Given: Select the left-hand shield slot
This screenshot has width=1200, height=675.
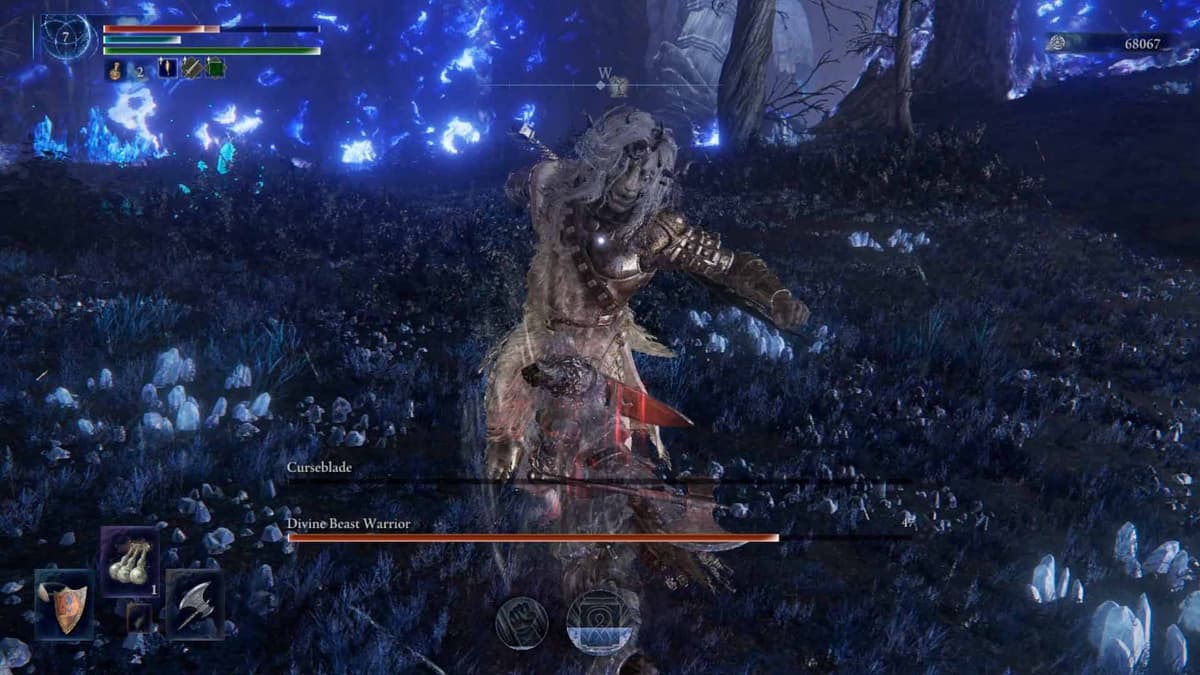Looking at the screenshot, I should tap(64, 605).
